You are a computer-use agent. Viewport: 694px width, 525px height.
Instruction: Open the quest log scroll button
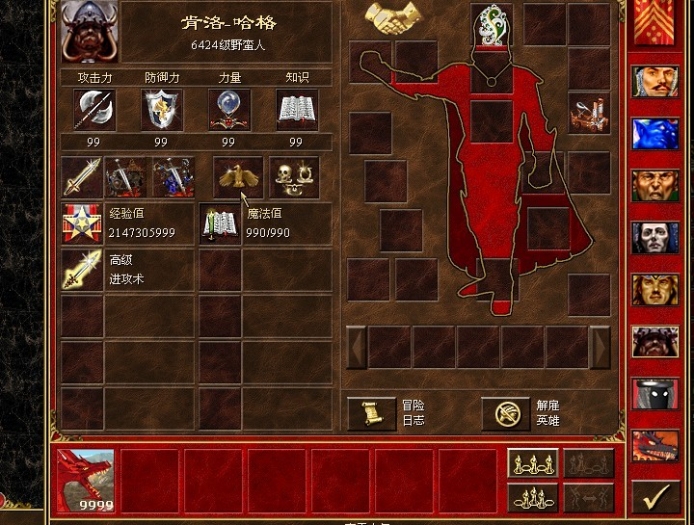(x=372, y=413)
